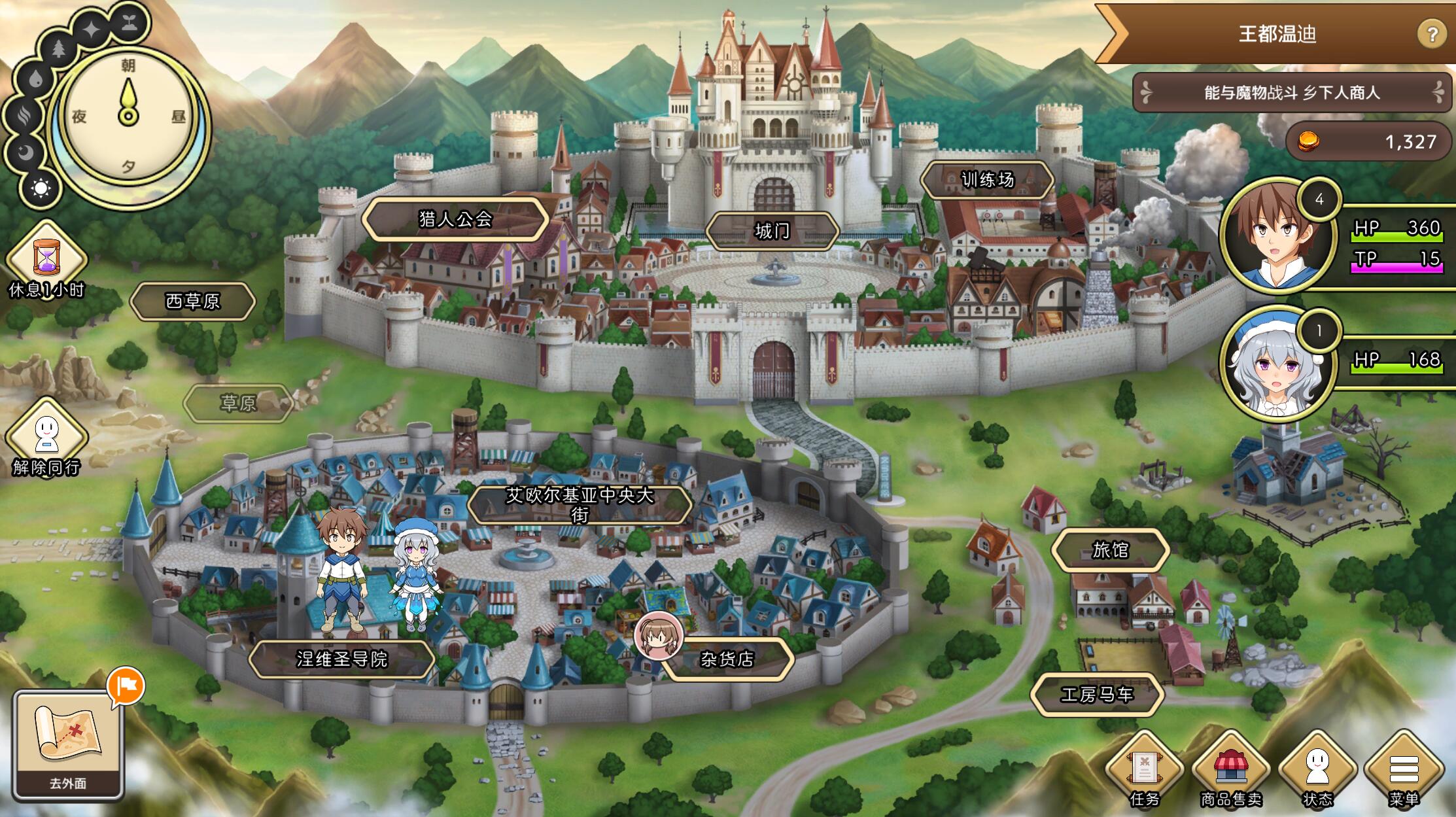Click the question mark help button
Screen dimensions: 1456x817
pyautogui.click(x=1431, y=34)
